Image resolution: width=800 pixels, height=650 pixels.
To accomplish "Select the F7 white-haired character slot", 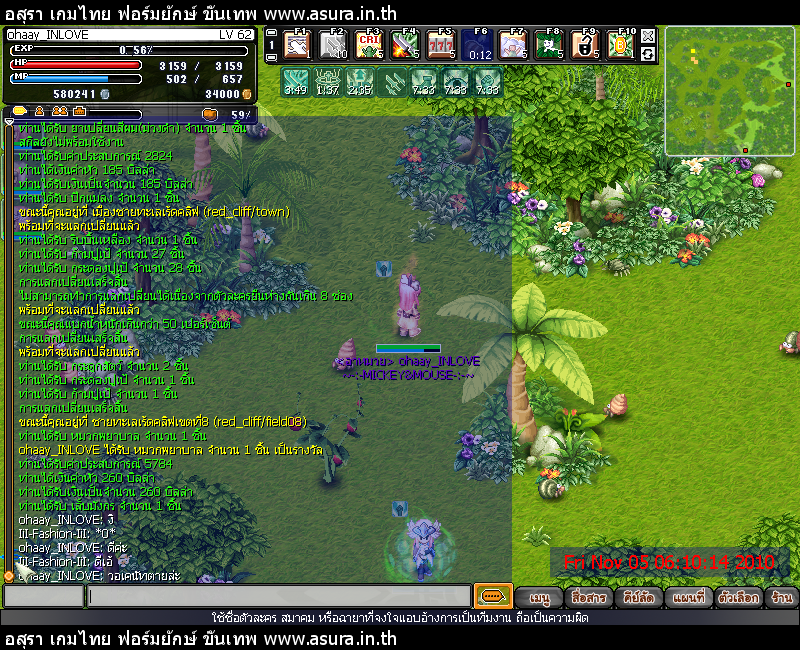I will tap(512, 46).
